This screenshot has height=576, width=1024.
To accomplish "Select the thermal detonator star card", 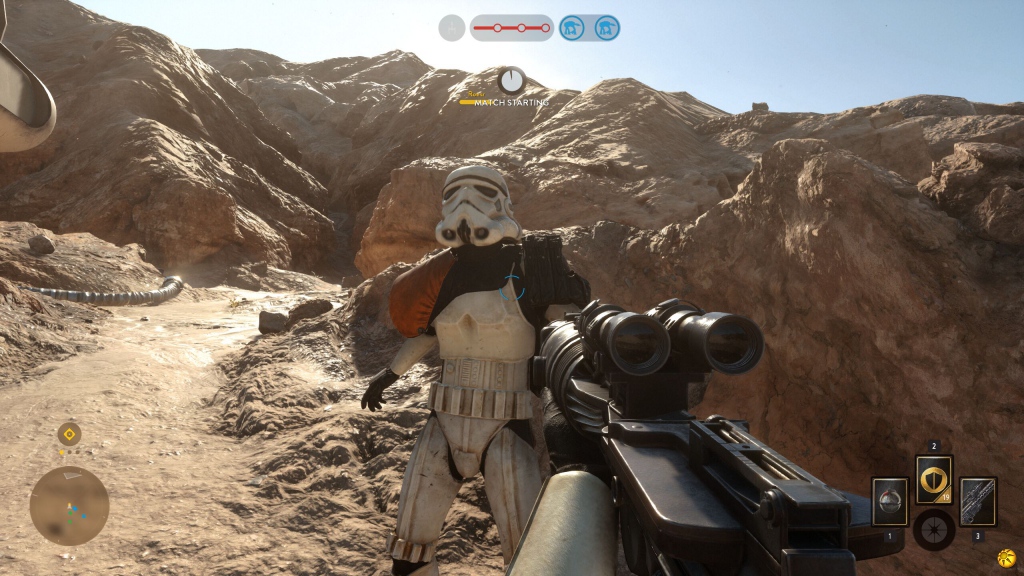I will click(x=889, y=501).
